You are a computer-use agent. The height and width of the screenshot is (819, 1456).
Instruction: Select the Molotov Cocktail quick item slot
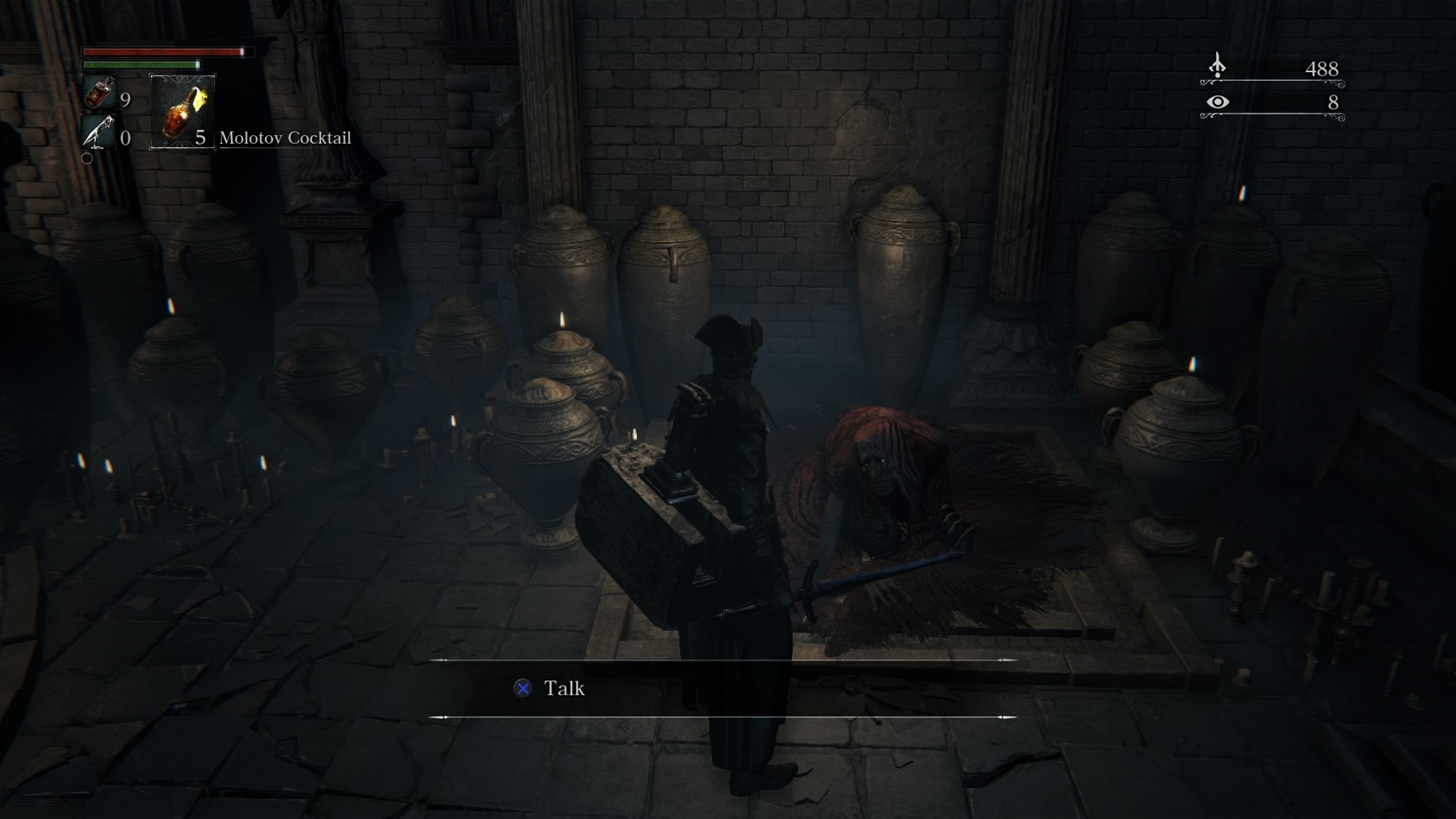point(182,111)
